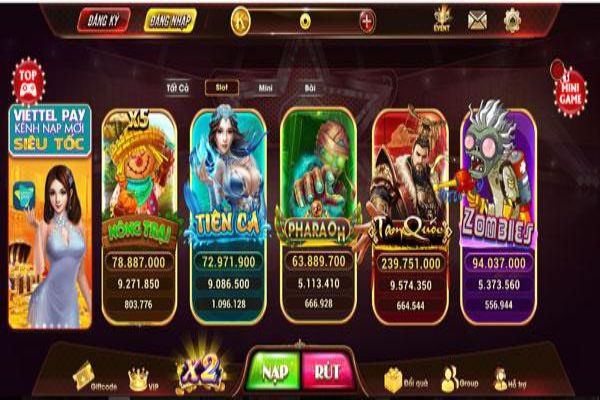600x400 pixels.
Task: Add coins with the red plus button
Action: 367,19
